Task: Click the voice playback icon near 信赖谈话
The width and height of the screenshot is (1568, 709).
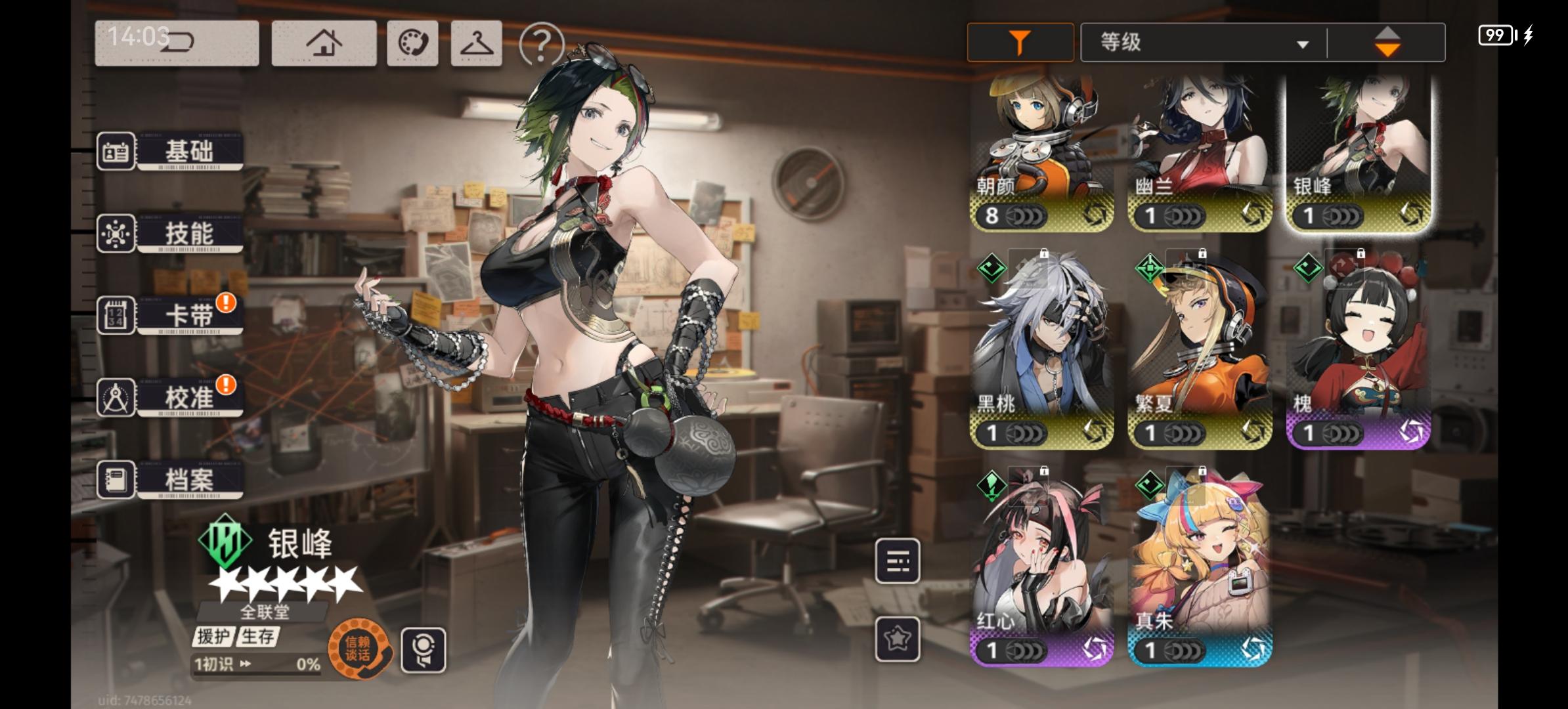Action: click(x=424, y=649)
